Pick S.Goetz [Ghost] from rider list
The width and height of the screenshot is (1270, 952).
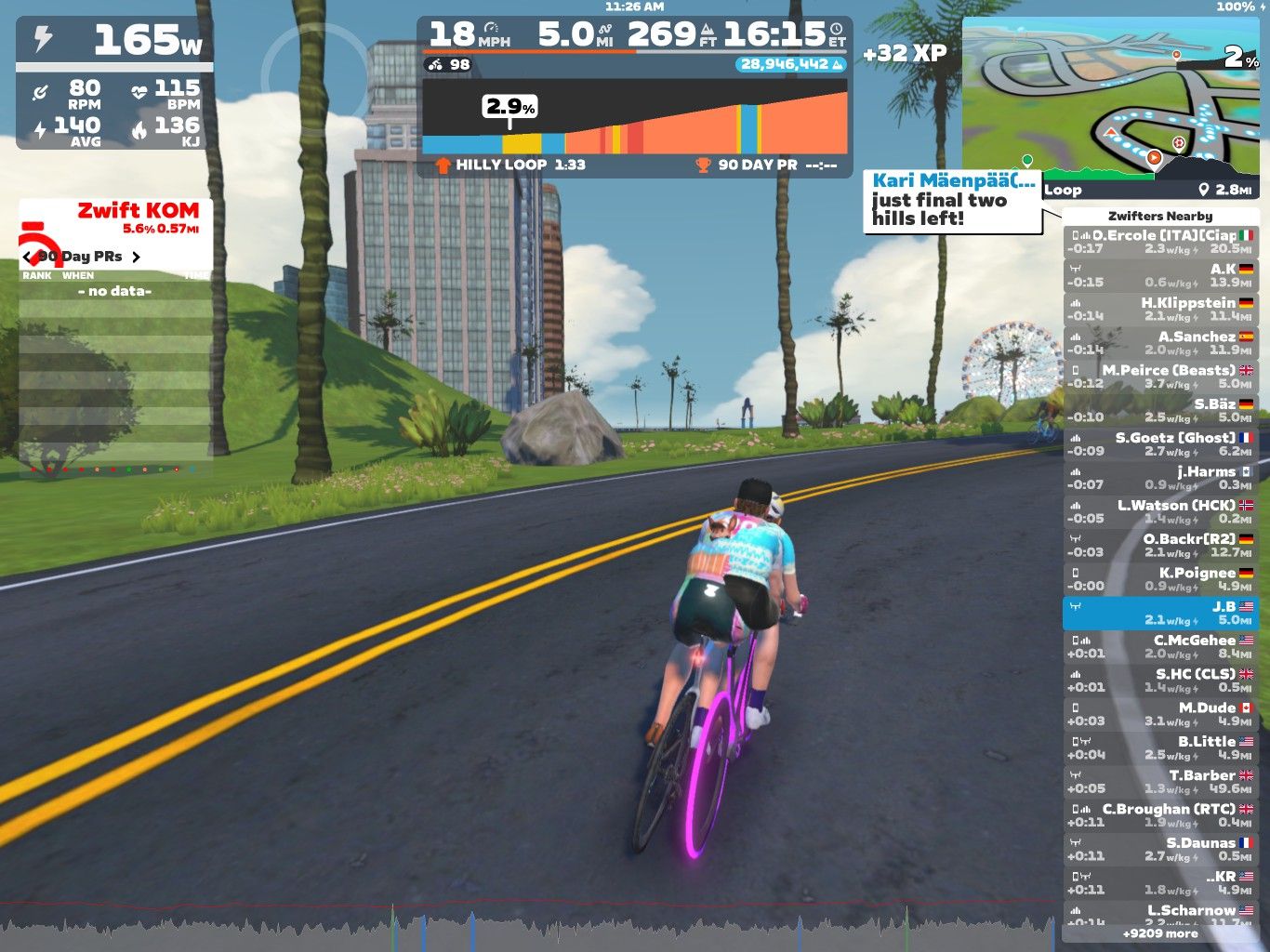[x=1160, y=444]
